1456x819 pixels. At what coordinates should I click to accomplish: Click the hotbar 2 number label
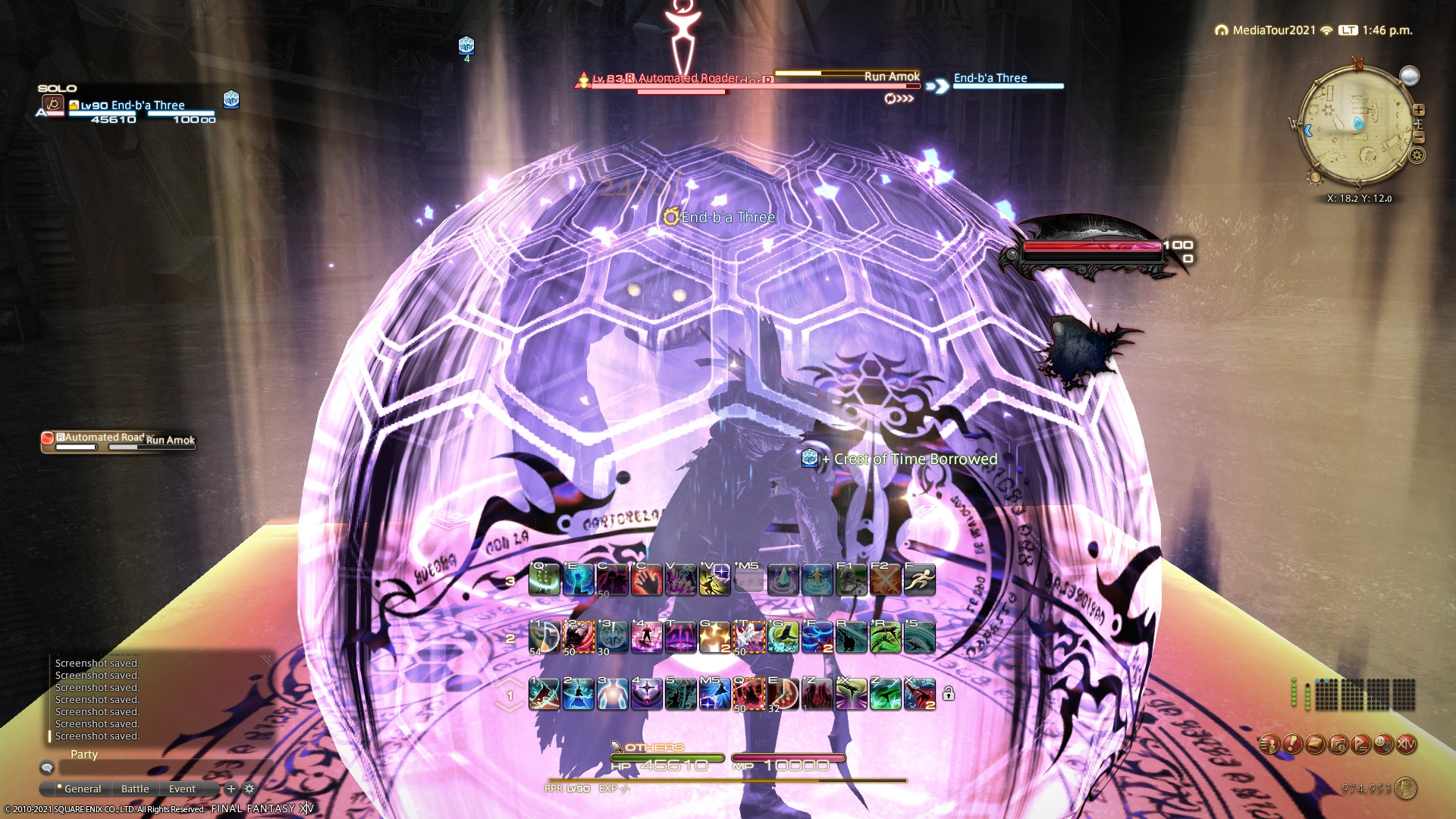[x=510, y=639]
